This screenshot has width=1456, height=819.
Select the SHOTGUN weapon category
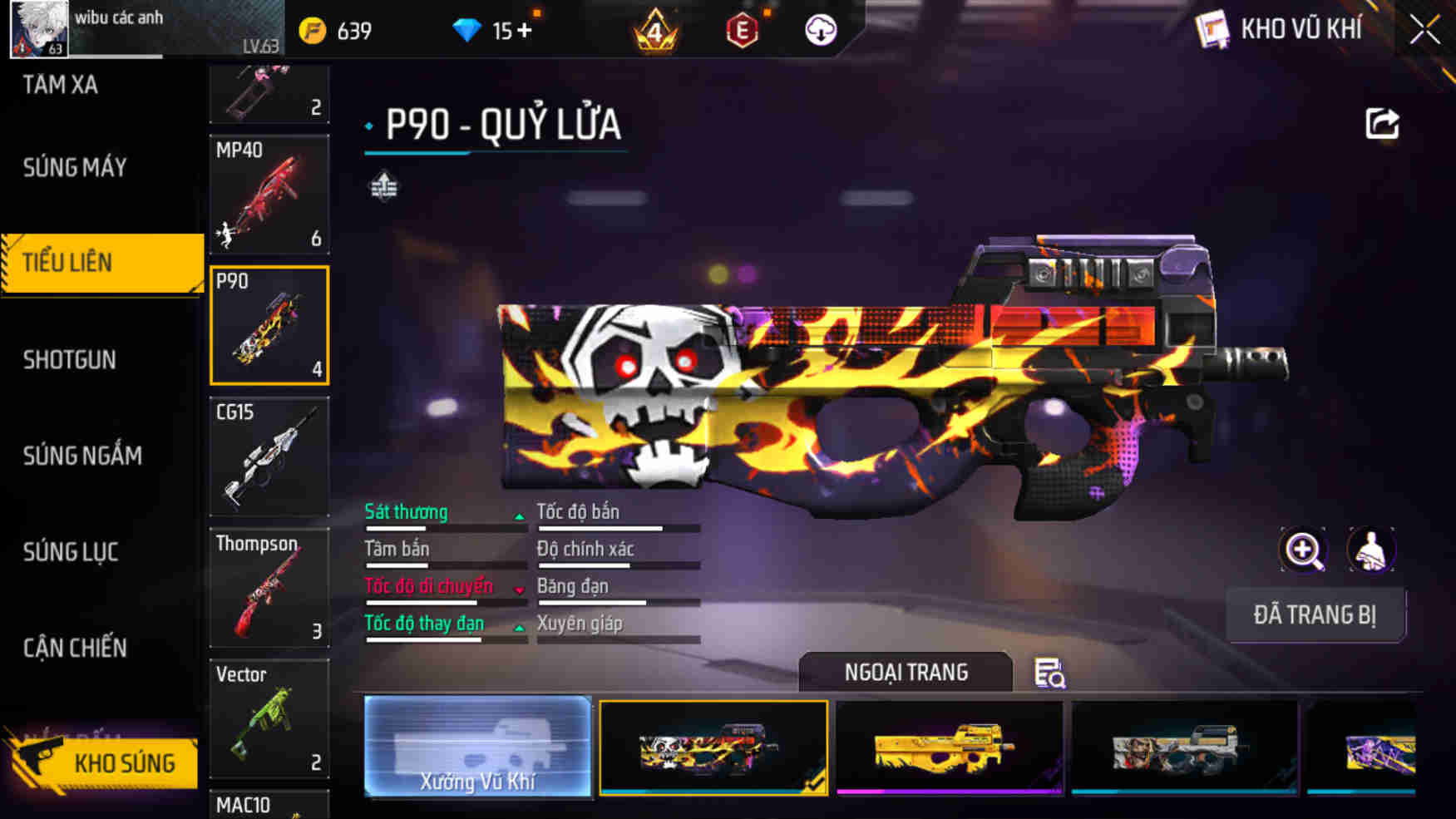point(70,359)
